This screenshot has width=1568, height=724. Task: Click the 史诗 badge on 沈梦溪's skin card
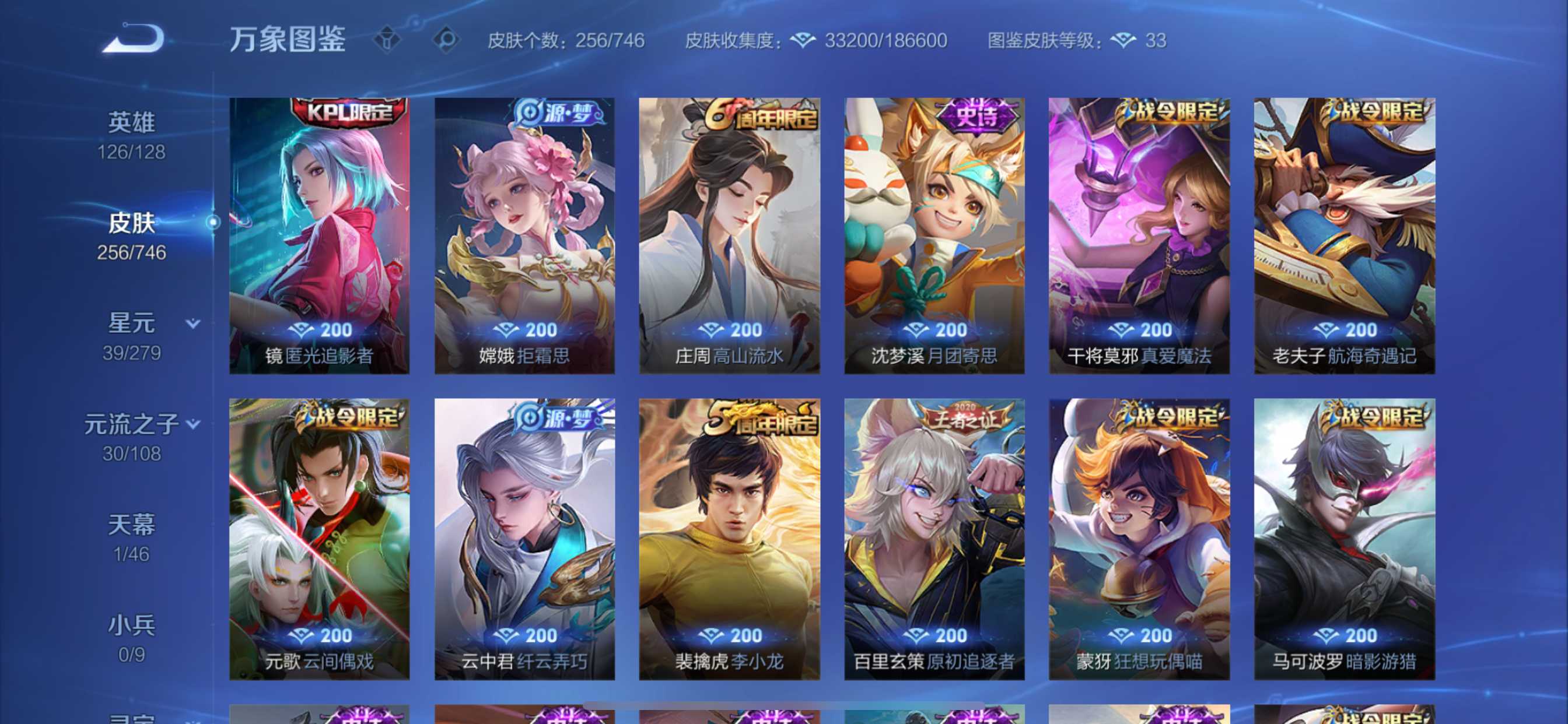point(975,117)
